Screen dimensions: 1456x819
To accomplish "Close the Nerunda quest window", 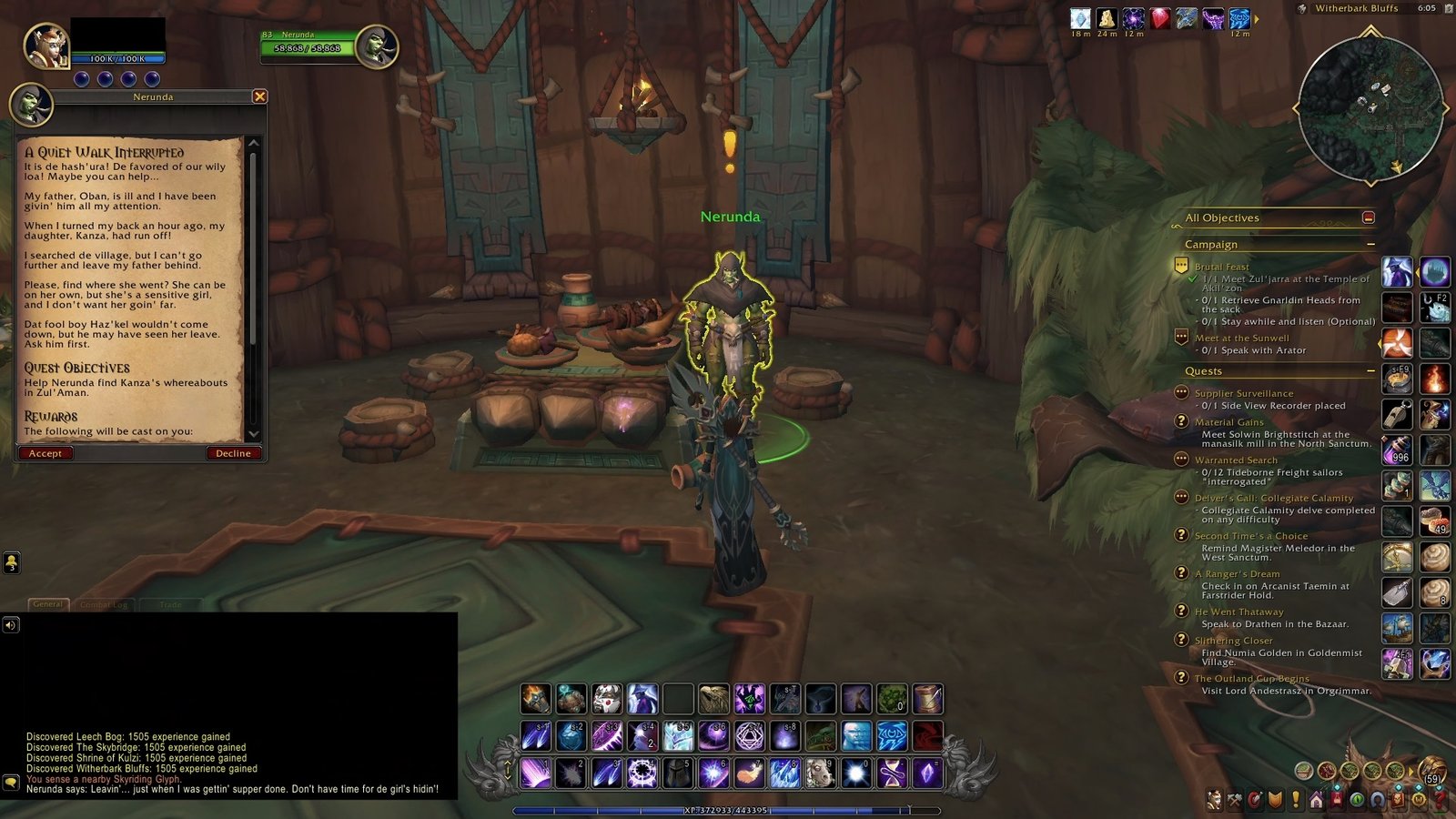I will (259, 96).
